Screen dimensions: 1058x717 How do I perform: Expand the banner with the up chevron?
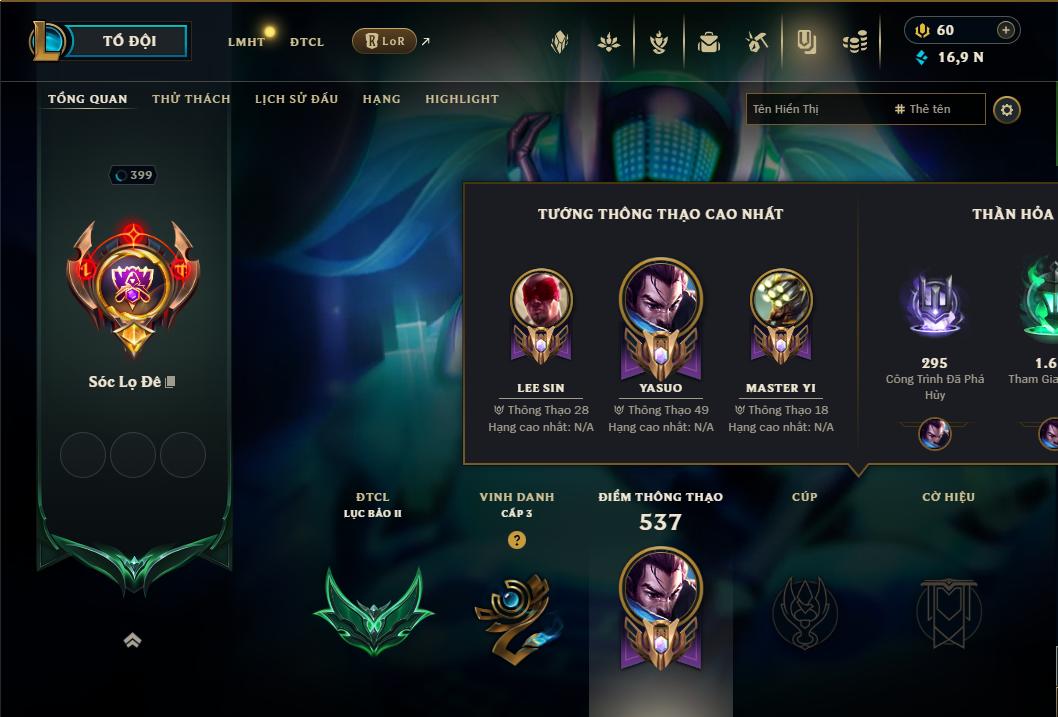(132, 641)
